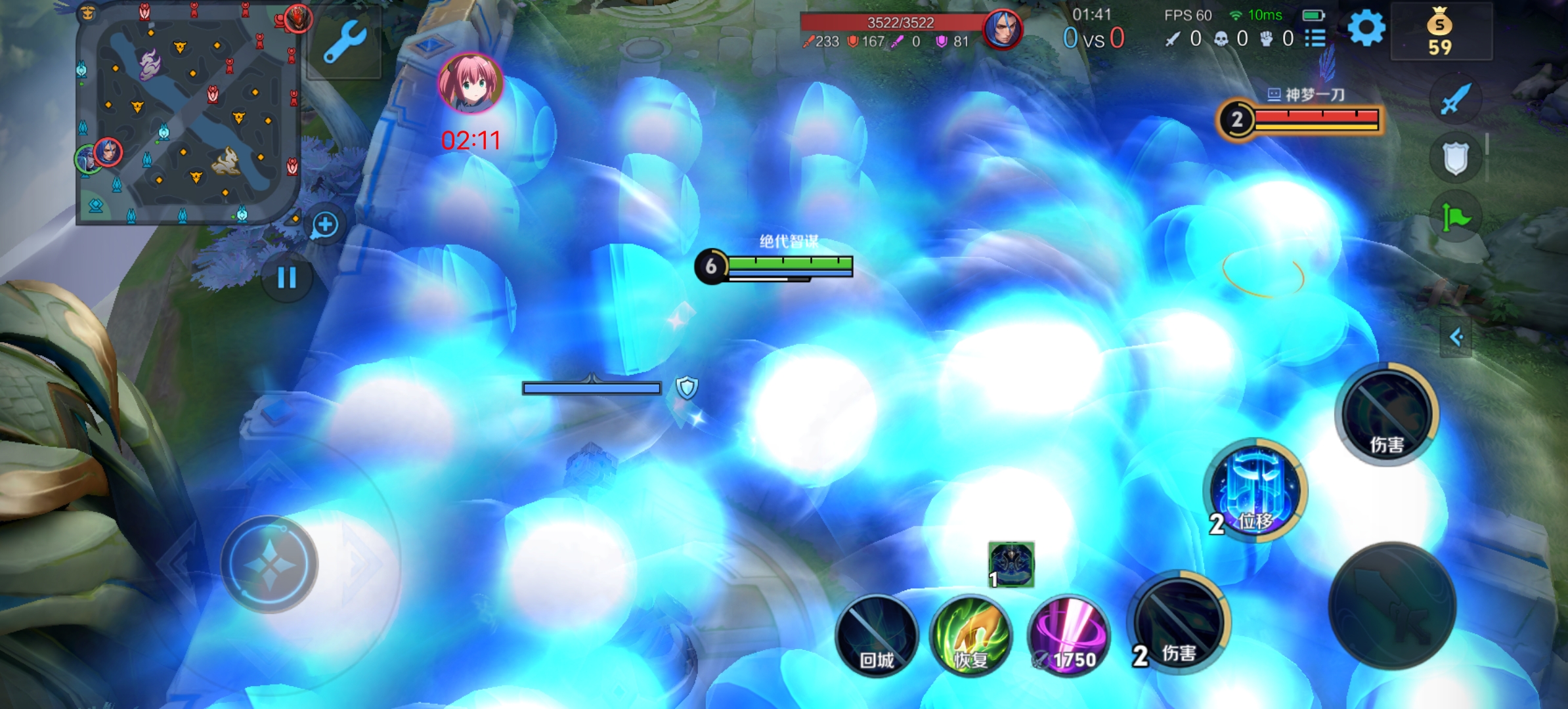Activate the purple 1750 summoner spell
This screenshot has height=709, width=1568.
point(1068,635)
